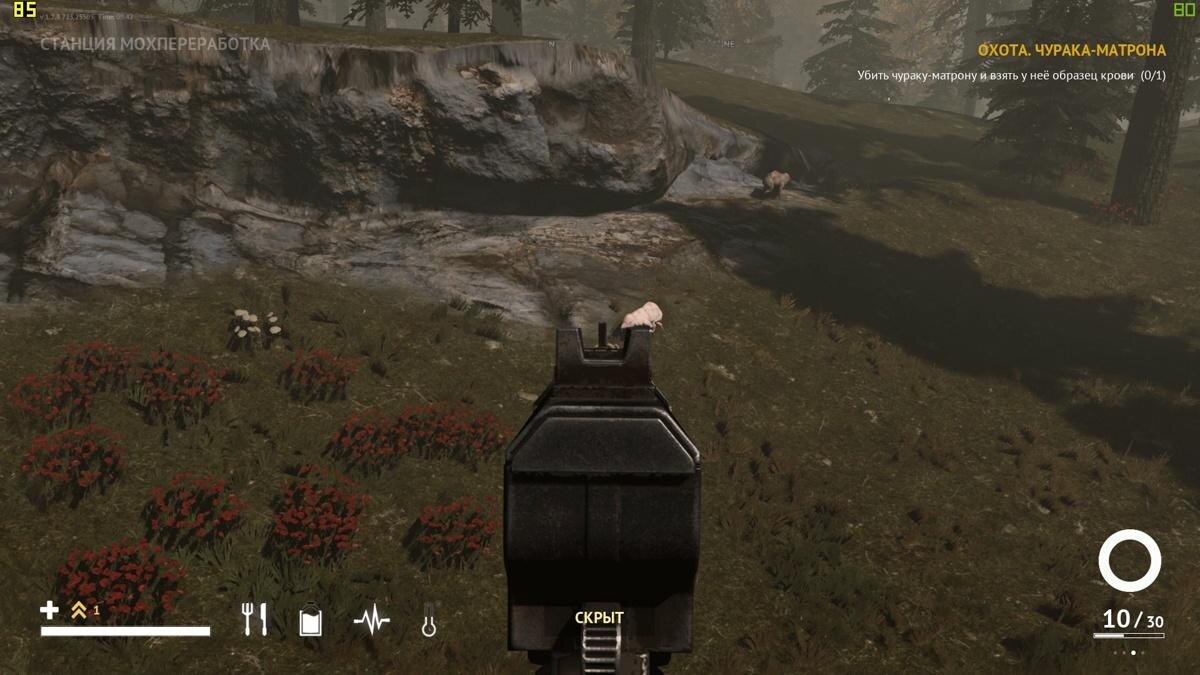Click the hunger fork and knife icon
1200x675 pixels.
tap(255, 620)
